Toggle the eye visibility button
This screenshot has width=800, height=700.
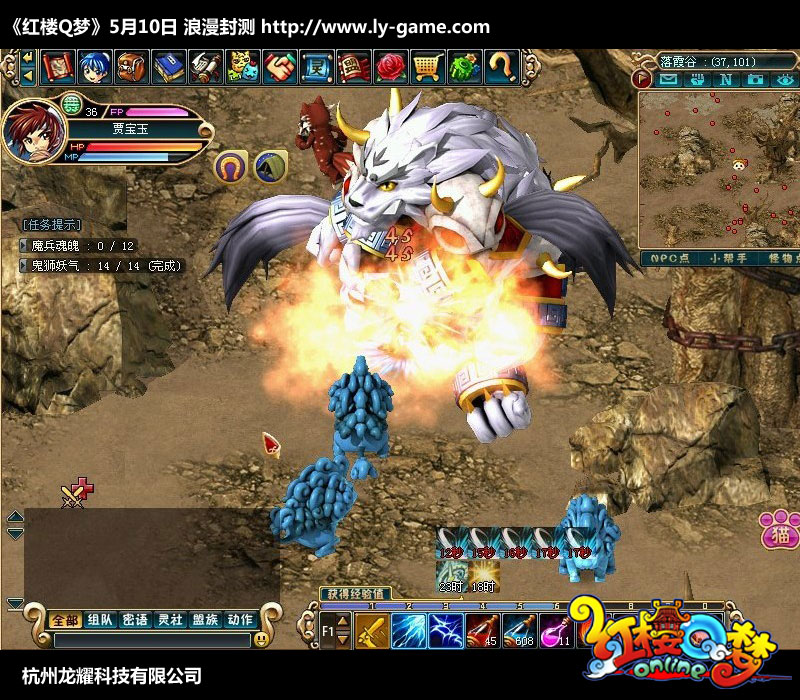tap(783, 79)
